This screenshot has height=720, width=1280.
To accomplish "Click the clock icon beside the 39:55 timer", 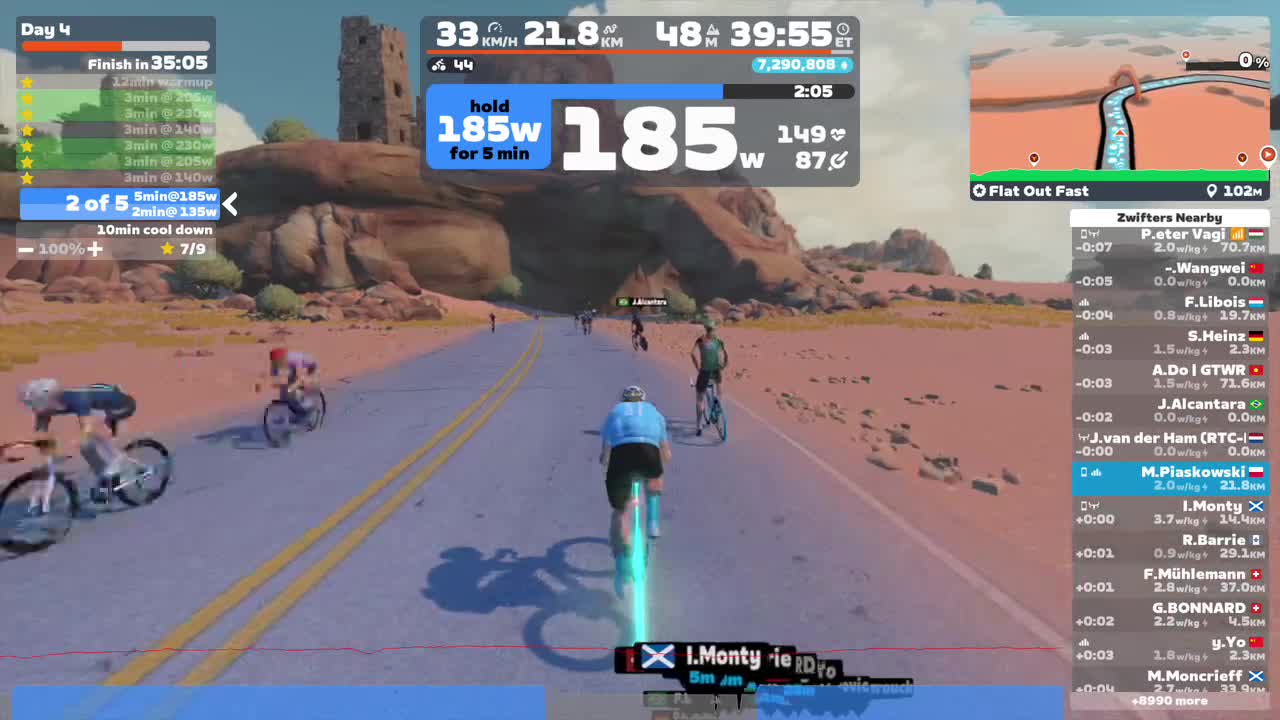I will point(843,29).
